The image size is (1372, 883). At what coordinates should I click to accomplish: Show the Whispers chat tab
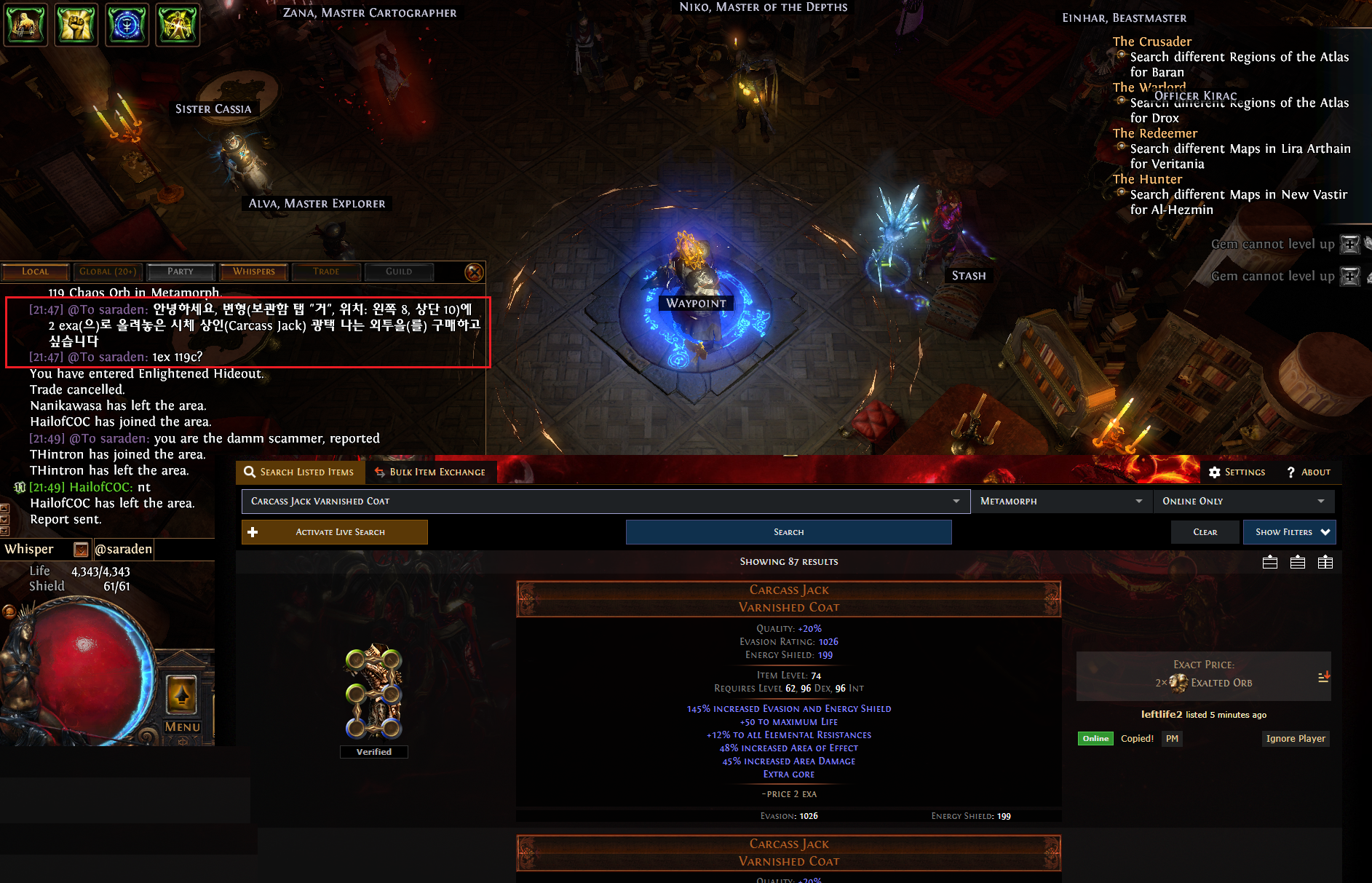pos(254,272)
